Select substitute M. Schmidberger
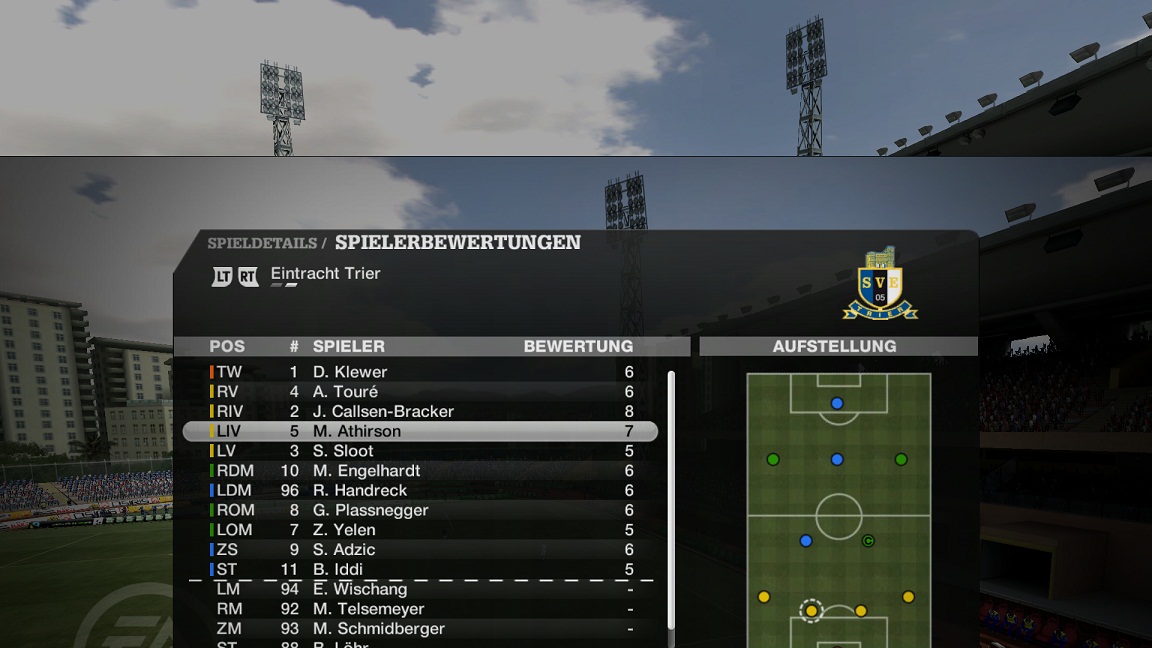The width and height of the screenshot is (1152, 648). [x=420, y=629]
